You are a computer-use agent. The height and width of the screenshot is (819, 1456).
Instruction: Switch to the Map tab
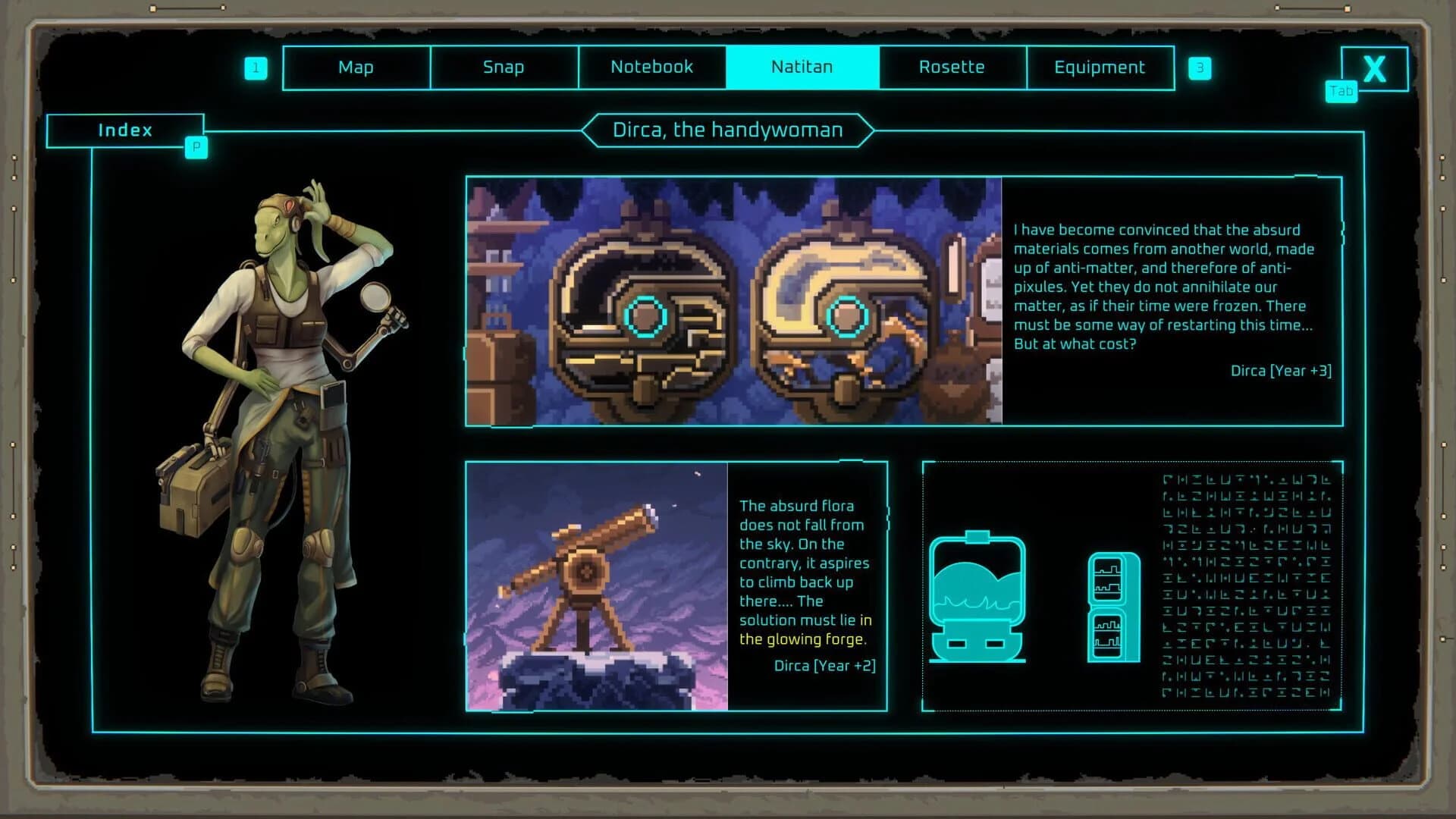[x=355, y=67]
